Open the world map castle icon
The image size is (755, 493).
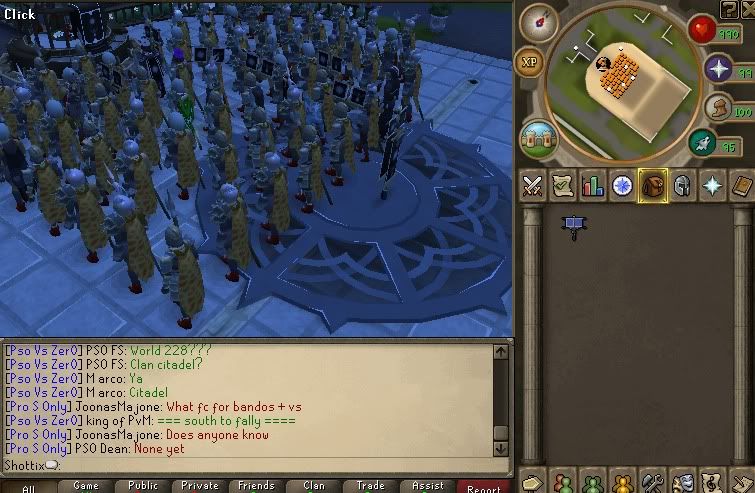pyautogui.click(x=538, y=136)
